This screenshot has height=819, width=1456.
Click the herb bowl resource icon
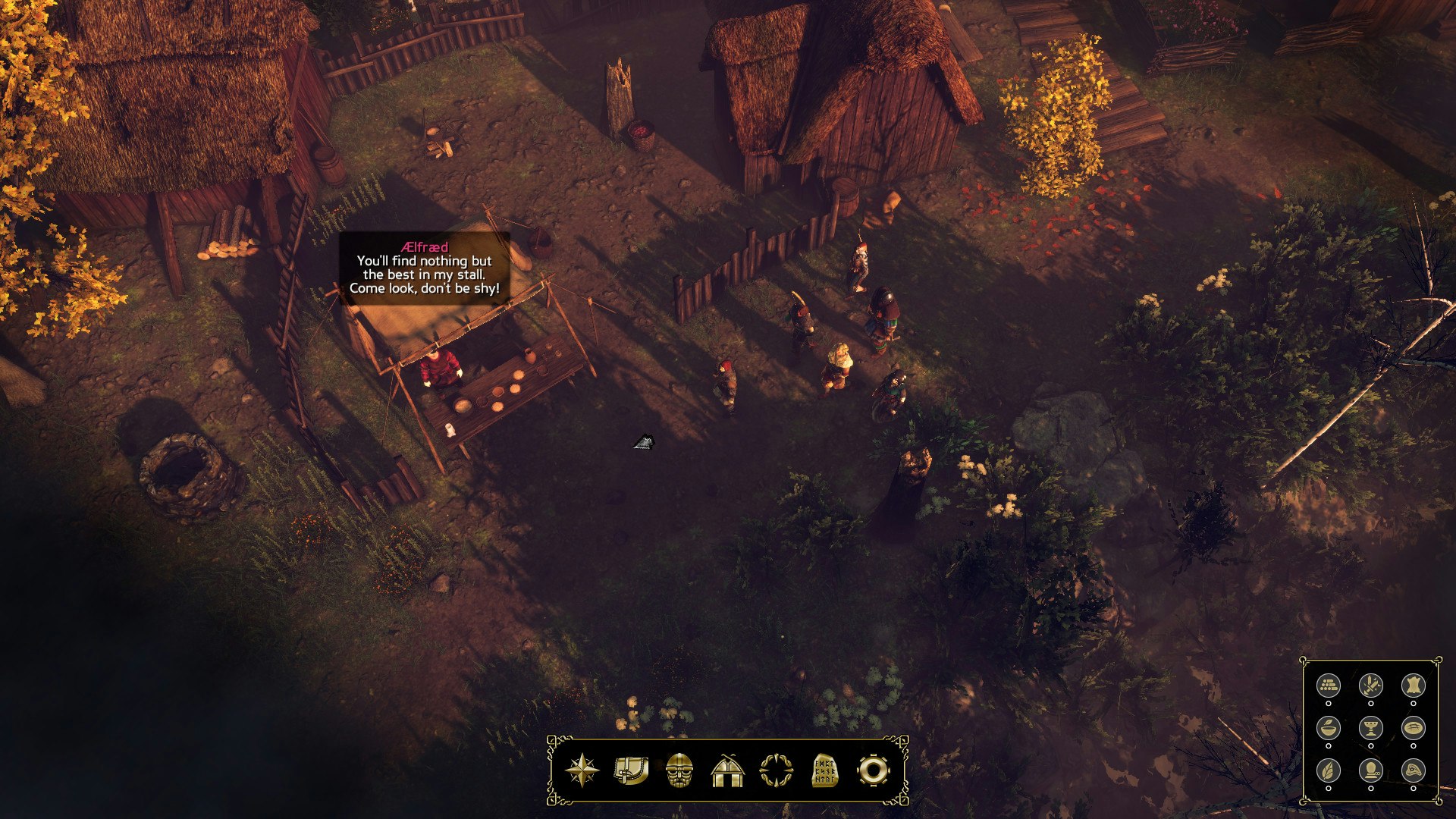1329,728
